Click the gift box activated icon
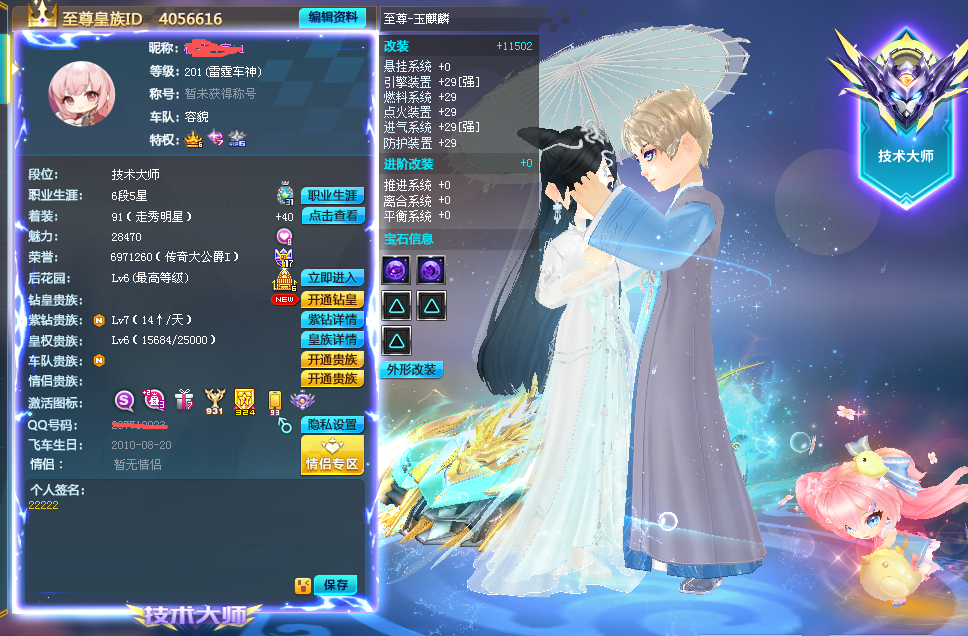Viewport: 968px width, 636px height. [183, 401]
